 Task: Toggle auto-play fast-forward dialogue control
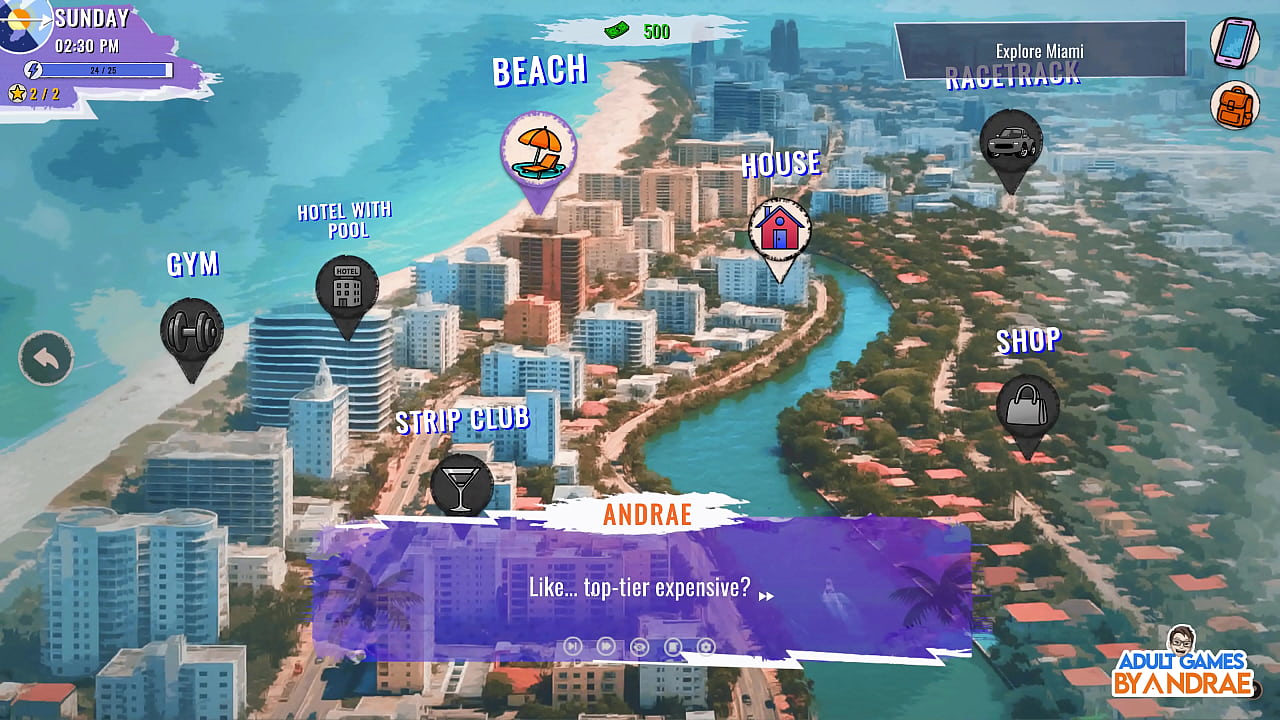click(x=605, y=646)
